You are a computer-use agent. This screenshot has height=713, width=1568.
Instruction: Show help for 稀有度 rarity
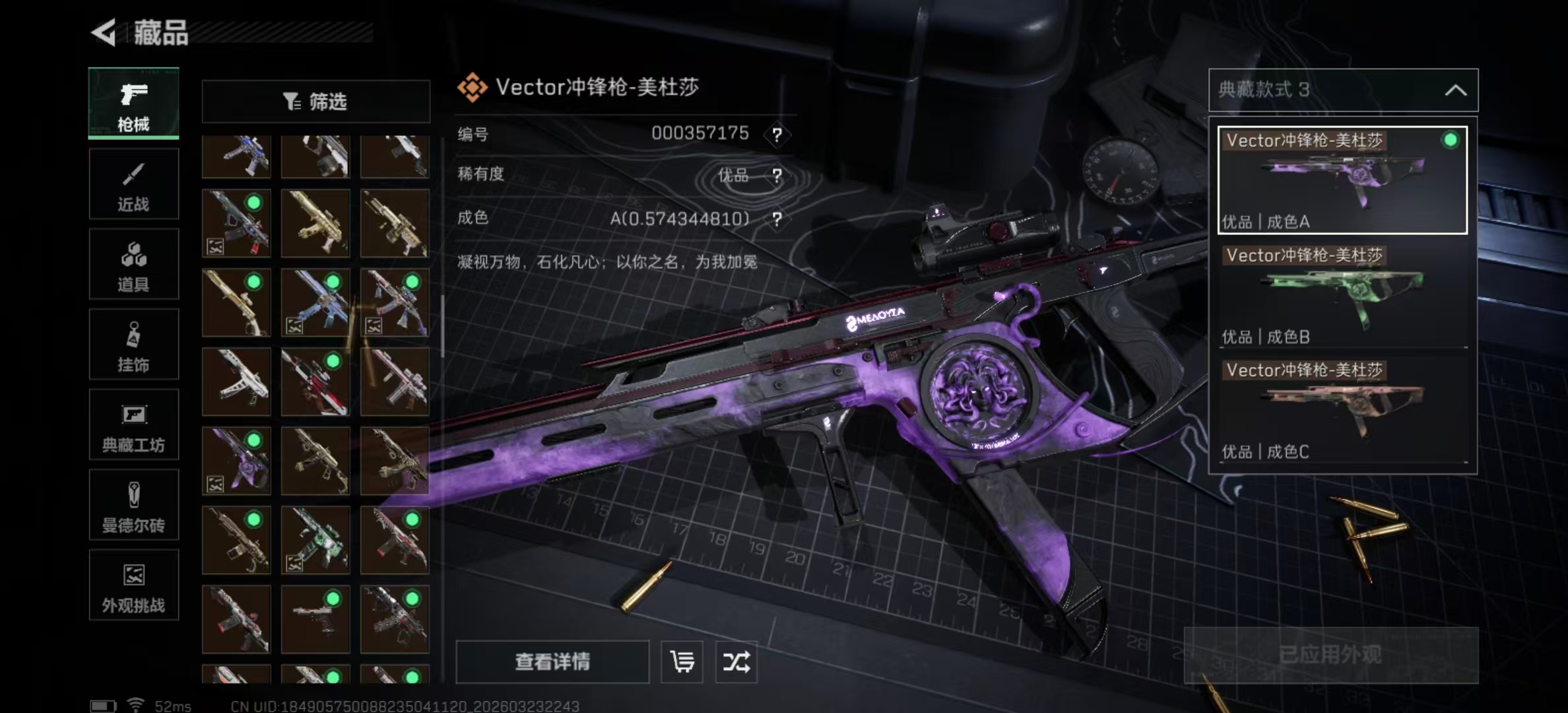click(x=777, y=176)
